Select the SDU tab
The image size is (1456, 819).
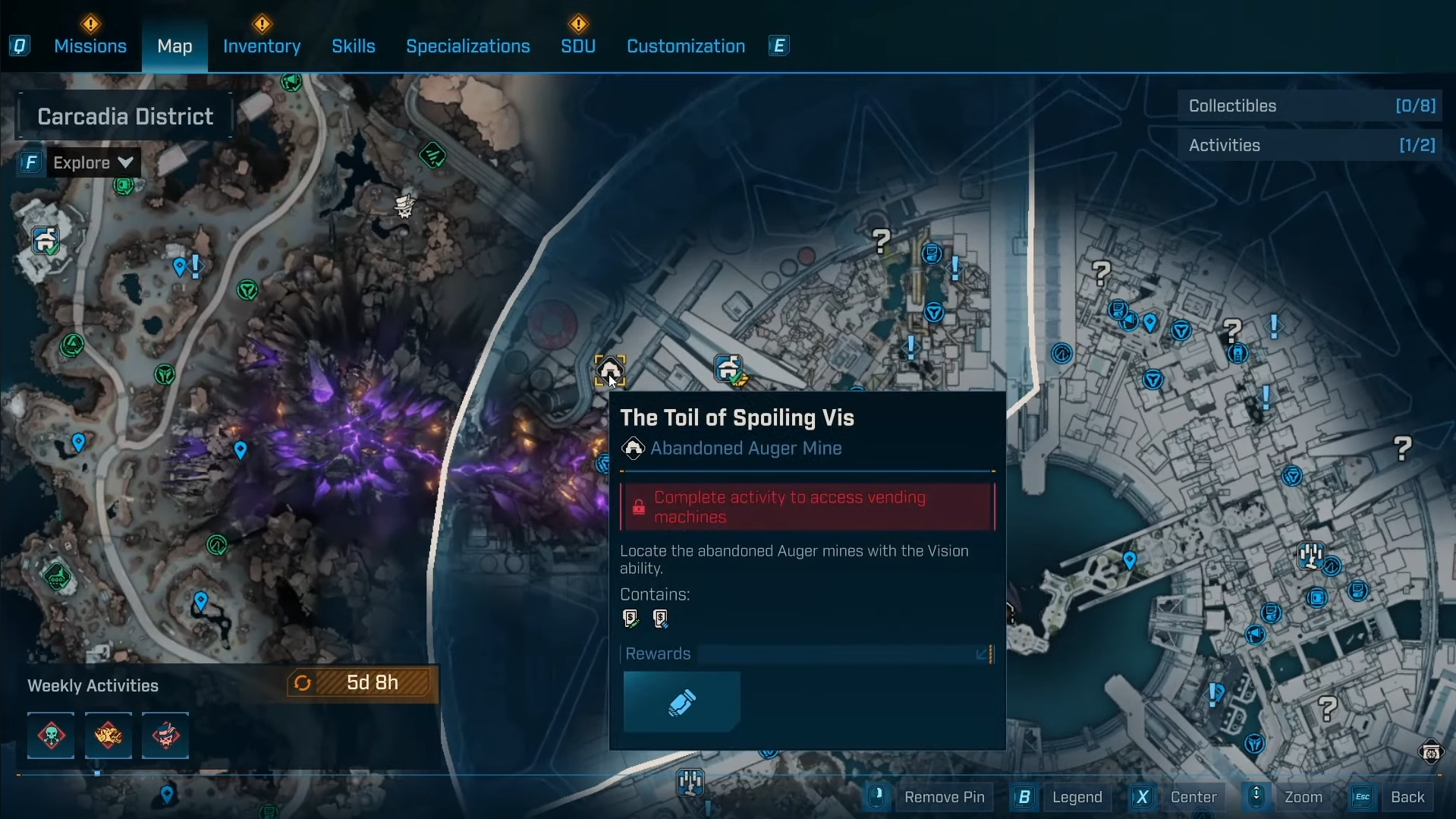[x=578, y=46]
